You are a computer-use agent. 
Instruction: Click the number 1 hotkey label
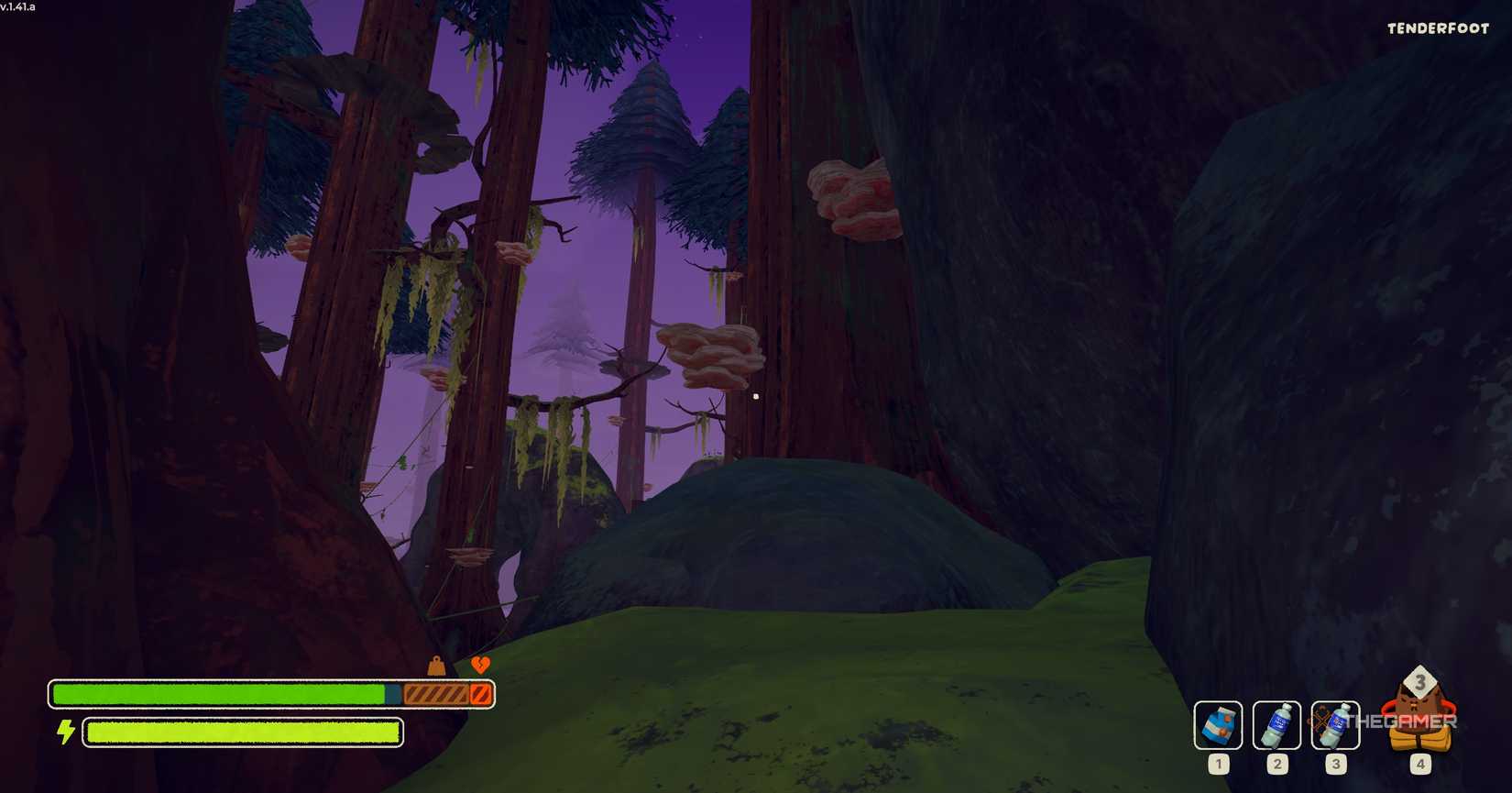click(1219, 763)
